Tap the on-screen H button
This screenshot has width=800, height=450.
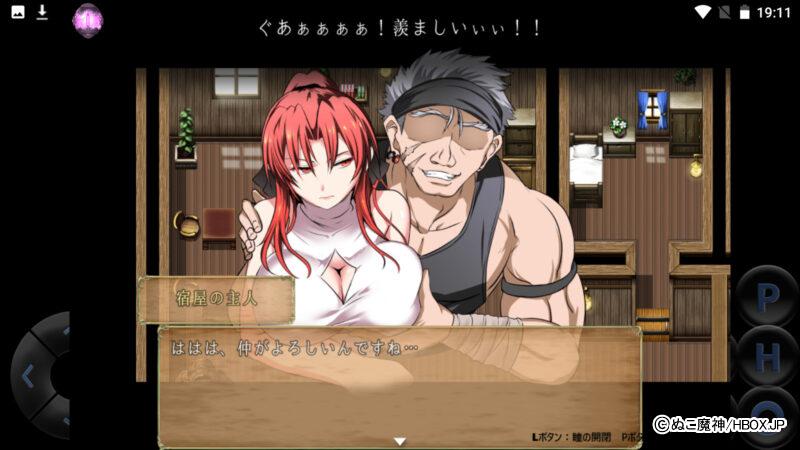pos(768,356)
